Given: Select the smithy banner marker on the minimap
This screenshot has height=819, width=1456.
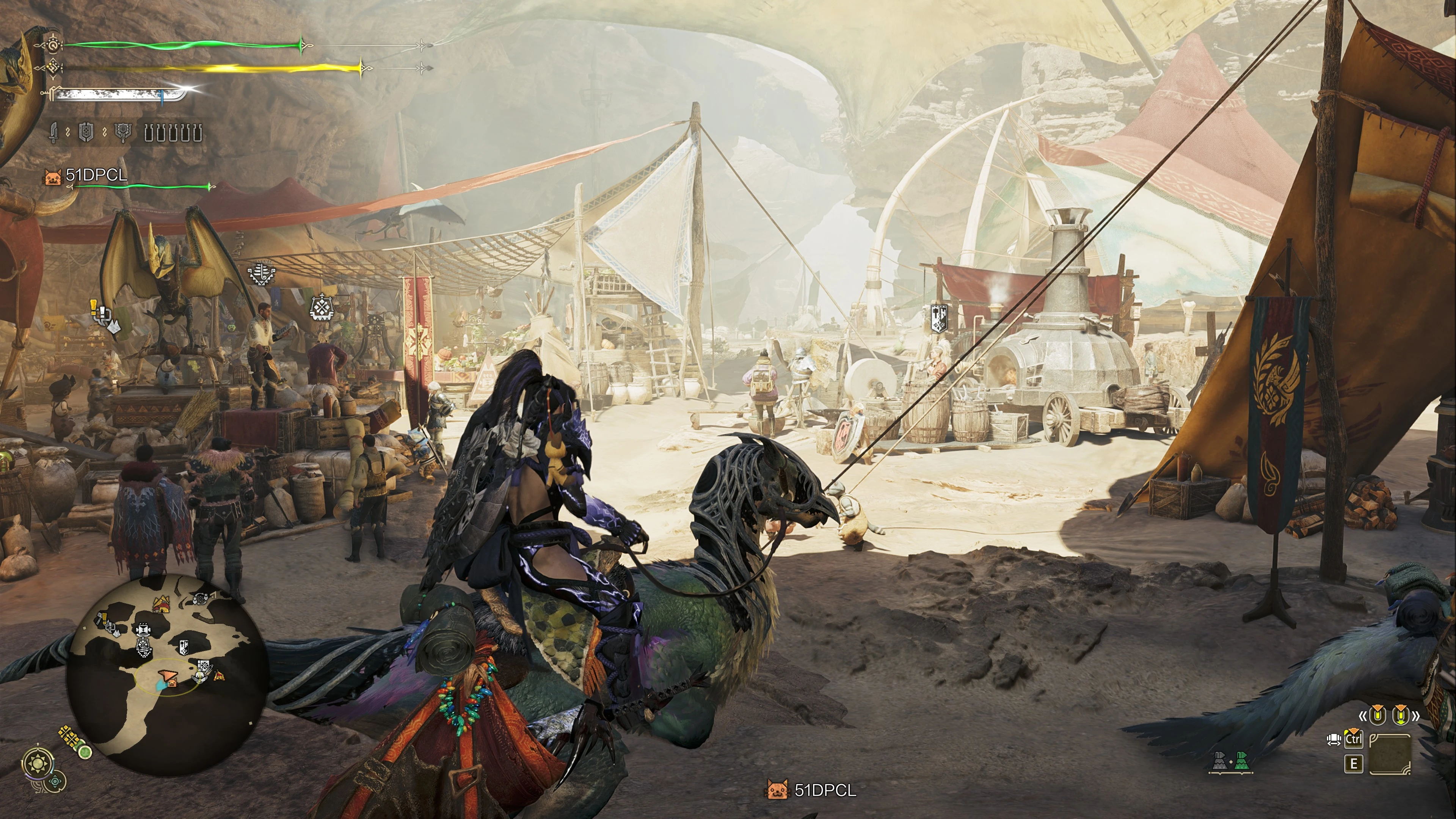Looking at the screenshot, I should (x=183, y=647).
